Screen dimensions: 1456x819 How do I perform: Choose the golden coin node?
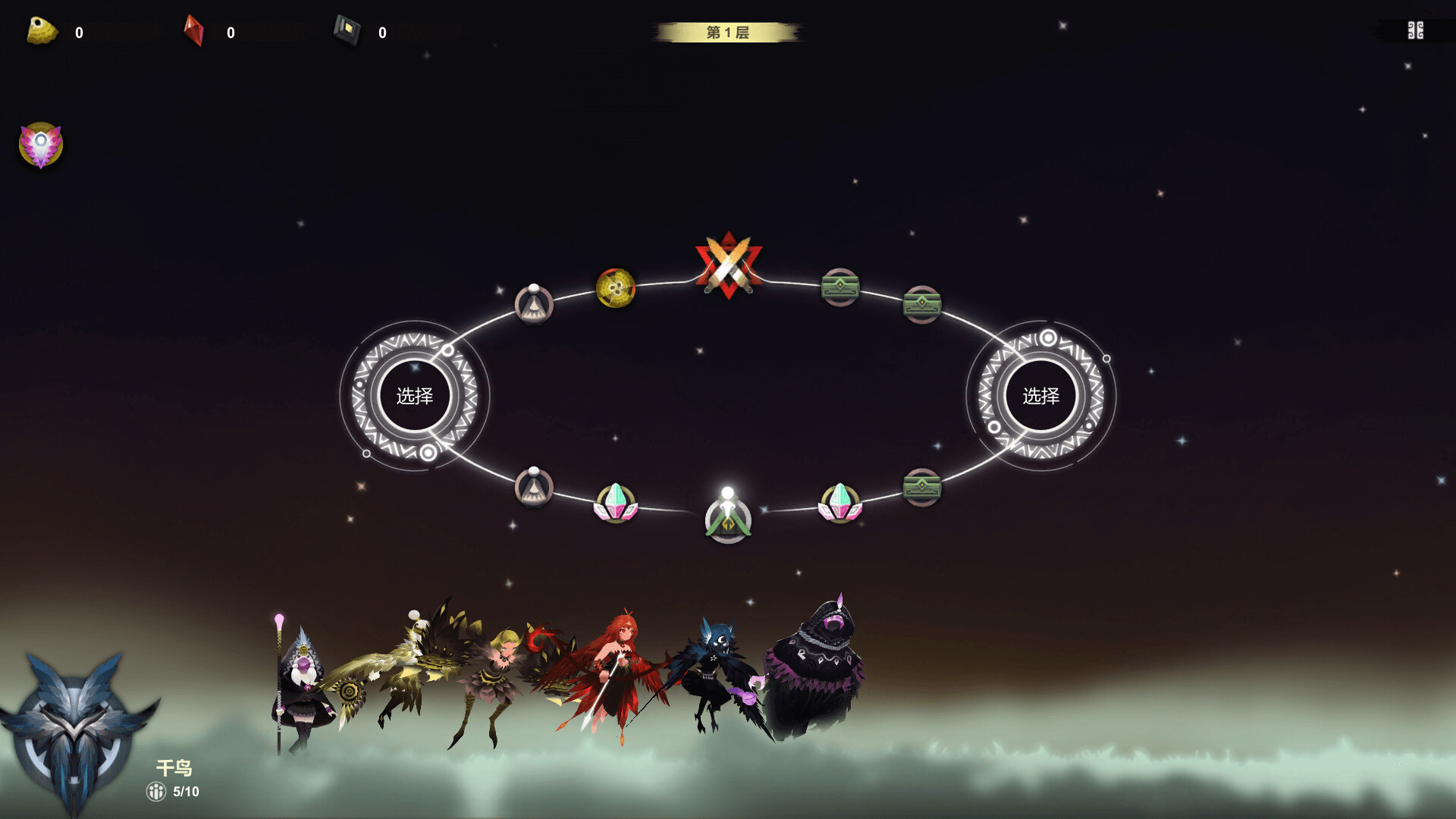pyautogui.click(x=615, y=288)
